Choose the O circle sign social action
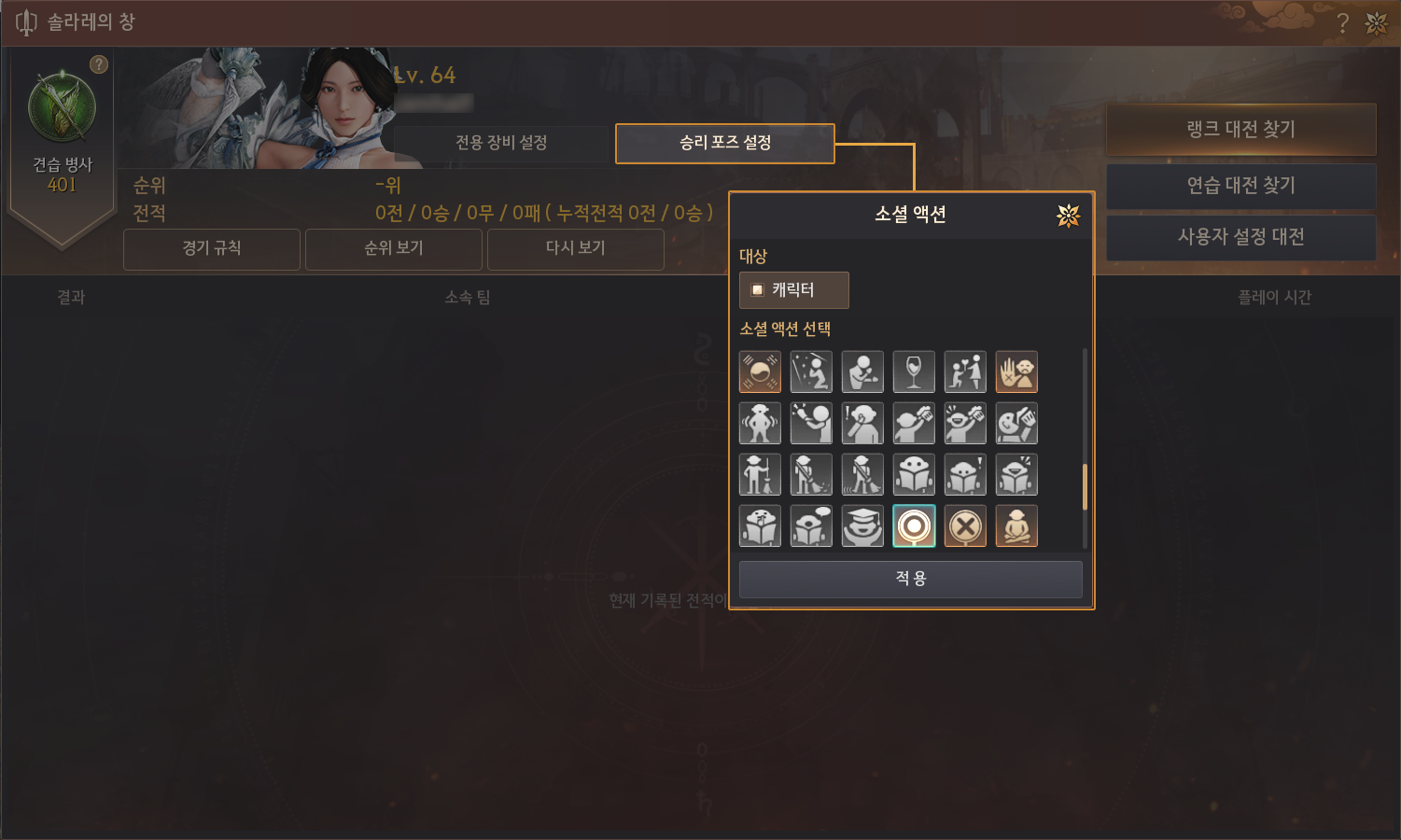Screen dimensions: 1401x840 pos(914,526)
